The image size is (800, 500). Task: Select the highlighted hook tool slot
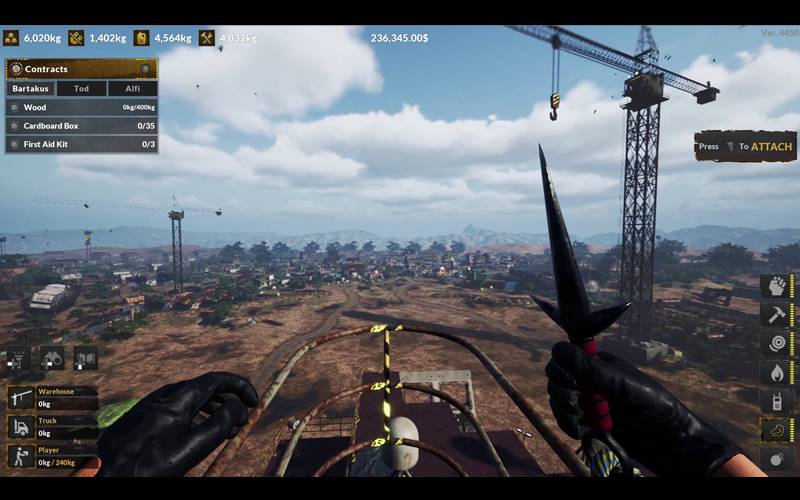point(777,430)
